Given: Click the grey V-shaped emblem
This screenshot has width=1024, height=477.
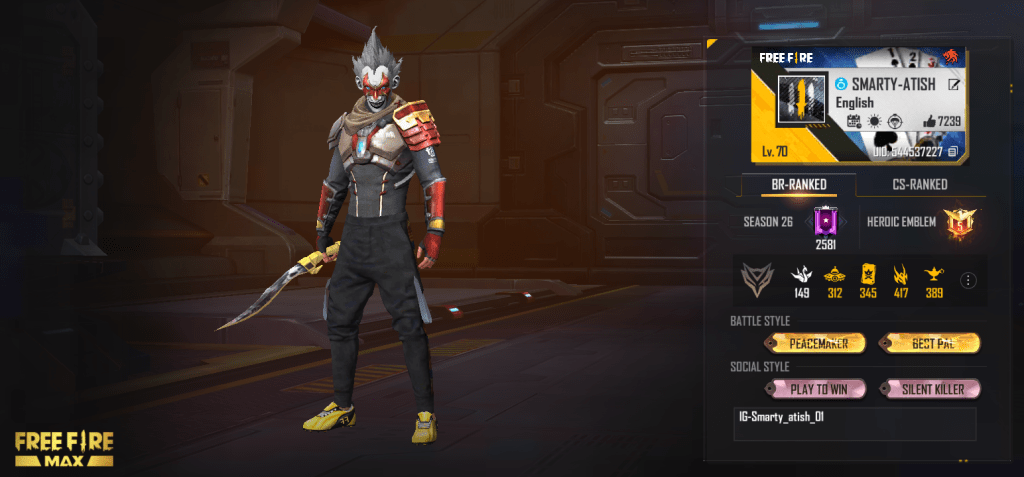Looking at the screenshot, I should (757, 281).
